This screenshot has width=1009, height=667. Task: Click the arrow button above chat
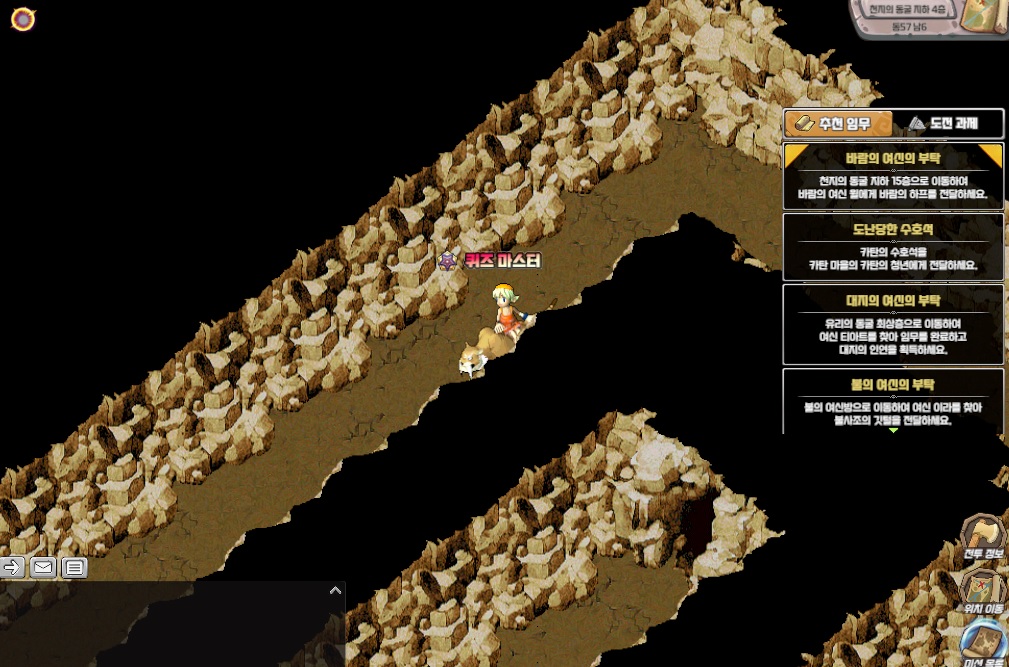click(12, 568)
